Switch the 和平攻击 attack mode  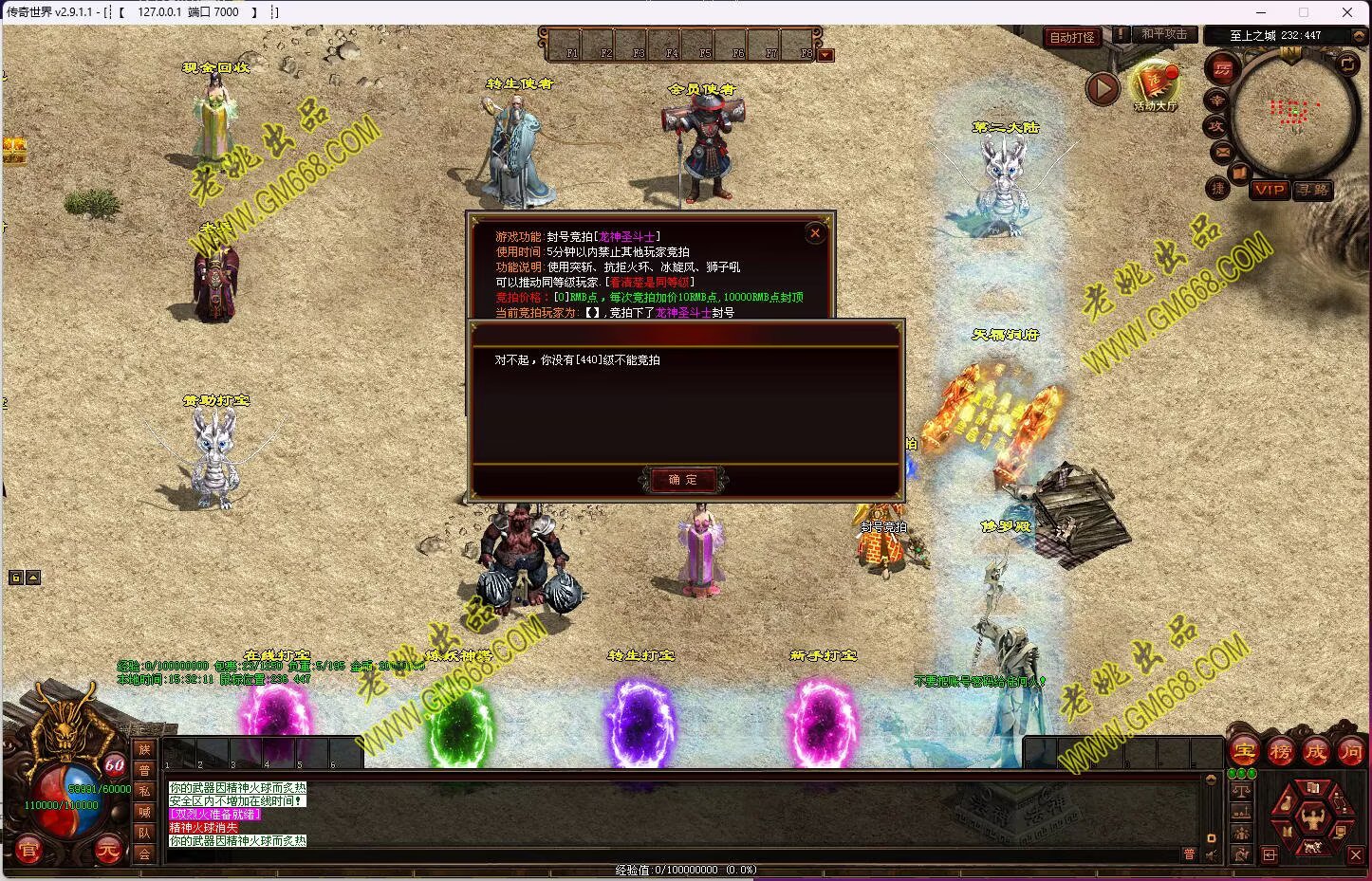point(1163,35)
